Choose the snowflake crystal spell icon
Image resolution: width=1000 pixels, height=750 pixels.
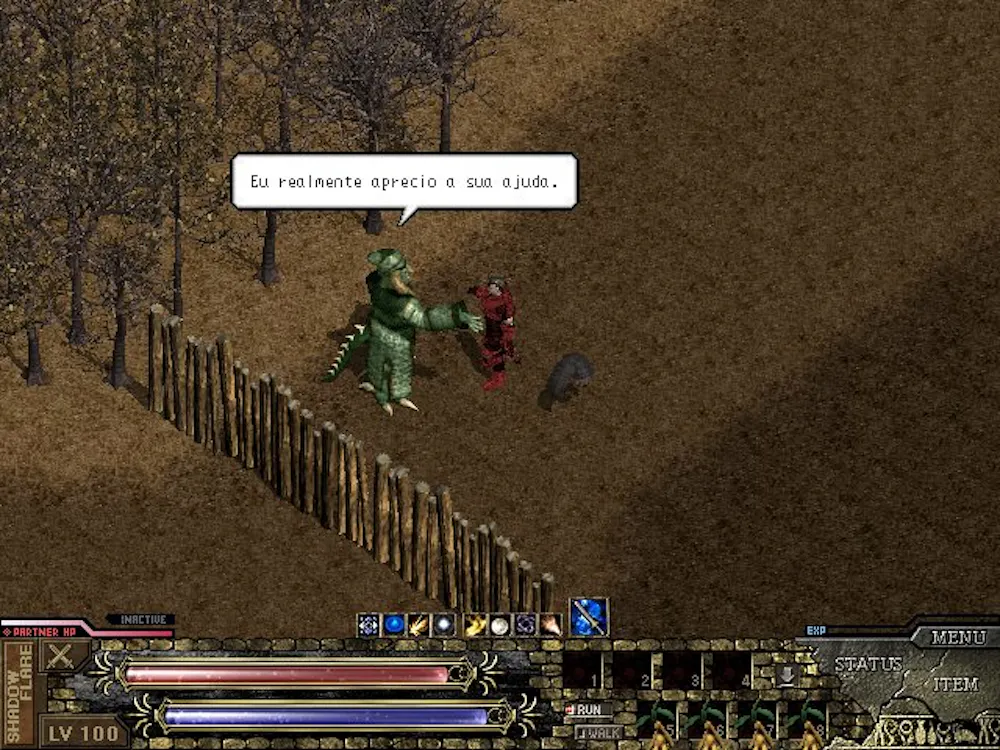(368, 625)
